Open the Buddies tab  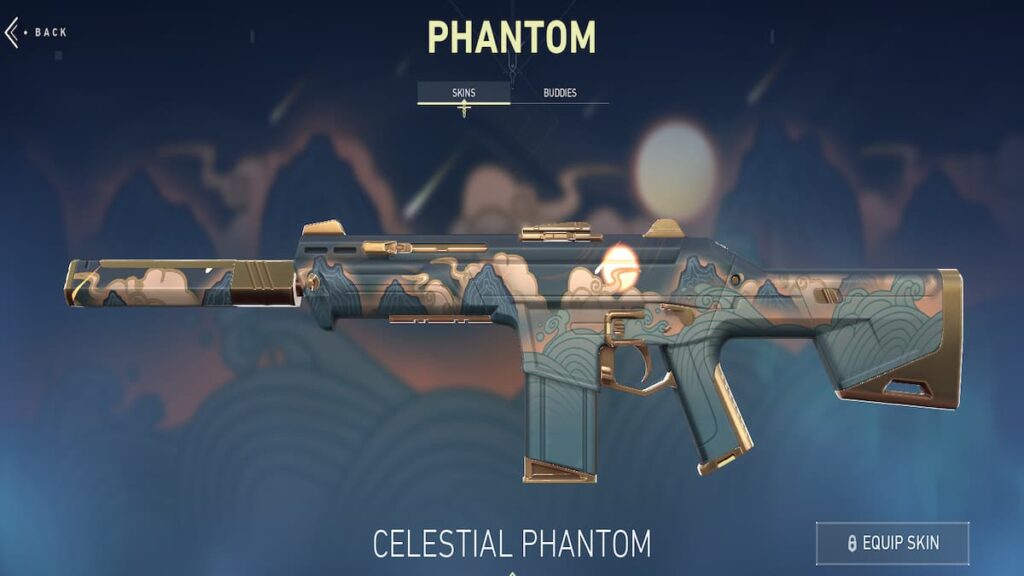pos(560,93)
